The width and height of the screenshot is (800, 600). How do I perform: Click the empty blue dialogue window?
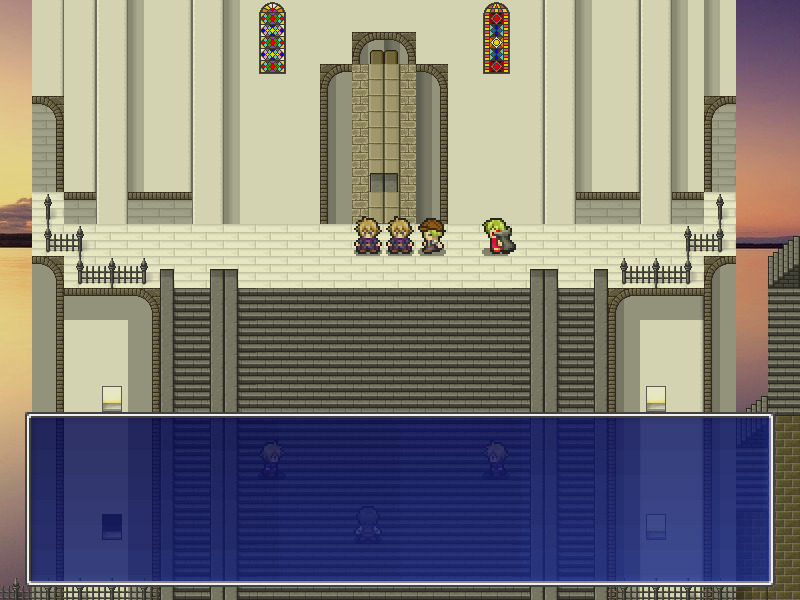(400, 499)
